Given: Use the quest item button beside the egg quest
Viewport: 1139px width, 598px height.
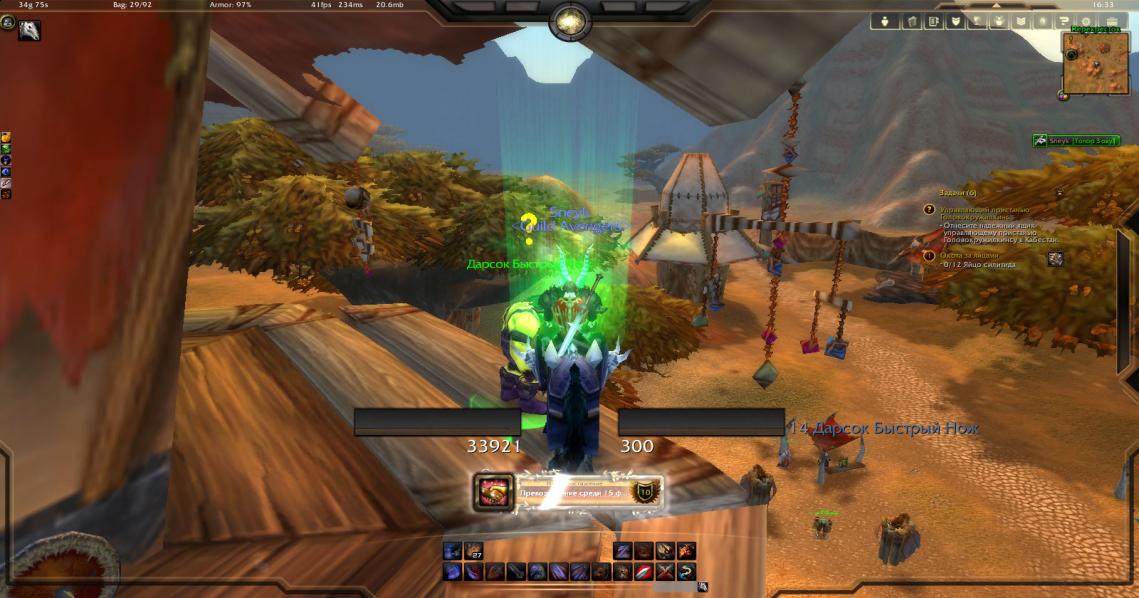Looking at the screenshot, I should tap(1055, 259).
